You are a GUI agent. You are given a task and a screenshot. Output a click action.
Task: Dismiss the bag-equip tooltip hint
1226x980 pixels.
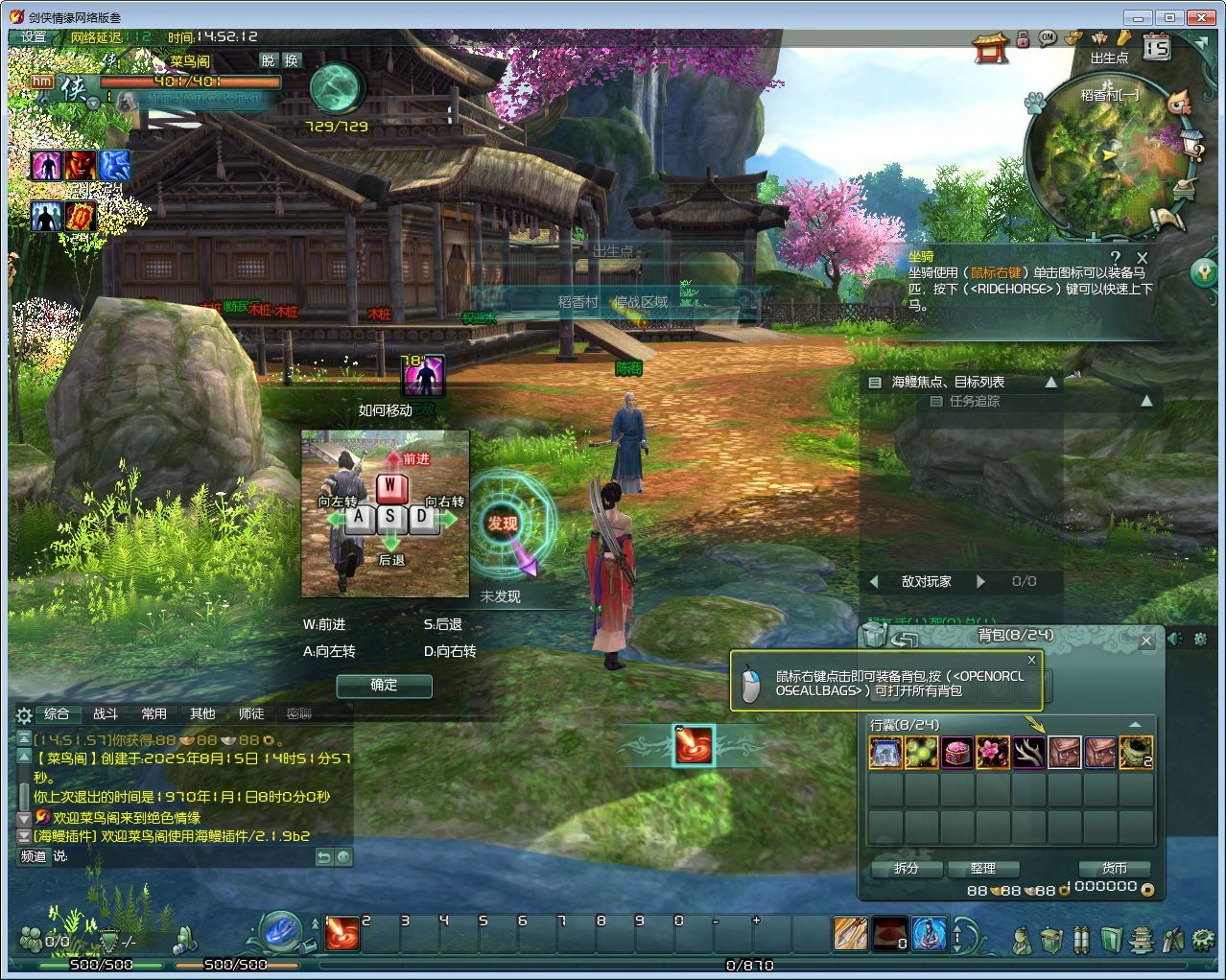1031,660
